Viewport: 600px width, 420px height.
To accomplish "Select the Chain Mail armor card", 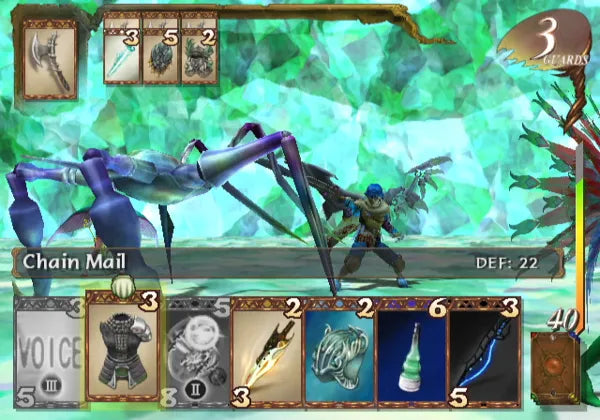I will point(122,350).
